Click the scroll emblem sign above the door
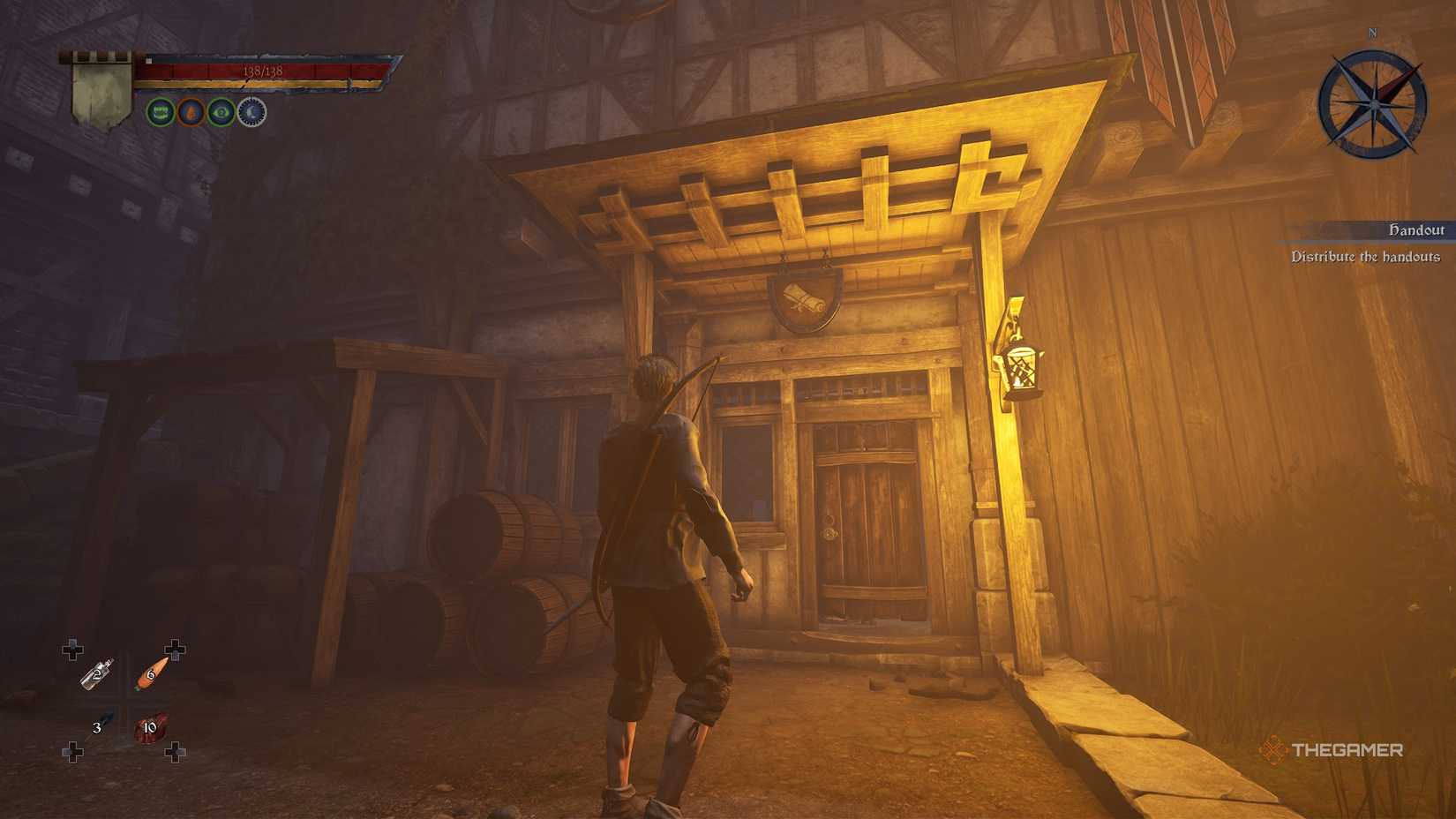Viewport: 1456px width, 819px height. [804, 297]
